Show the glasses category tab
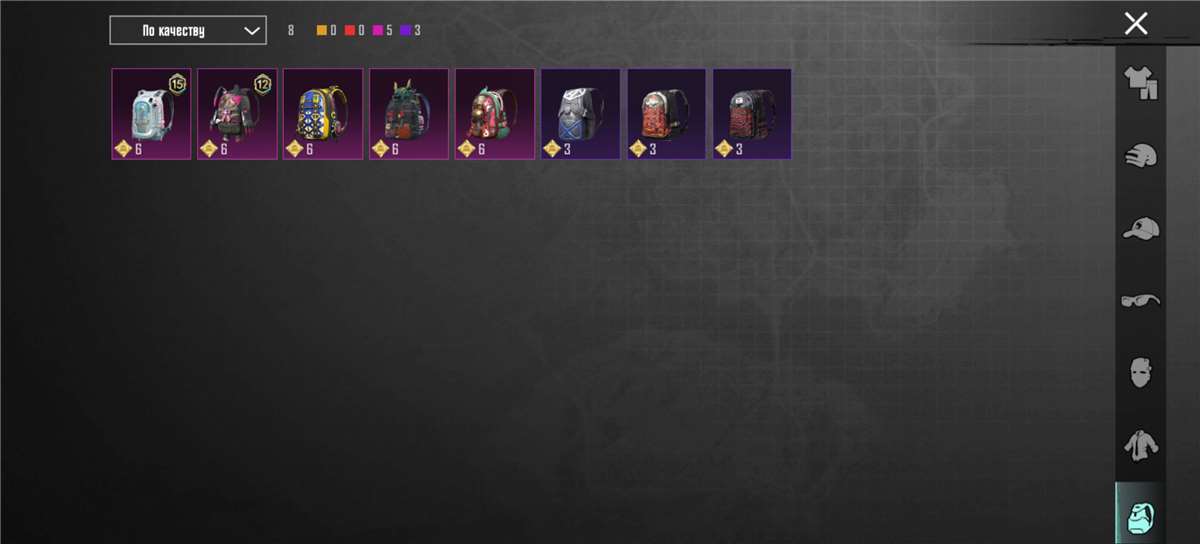 pyautogui.click(x=1140, y=300)
